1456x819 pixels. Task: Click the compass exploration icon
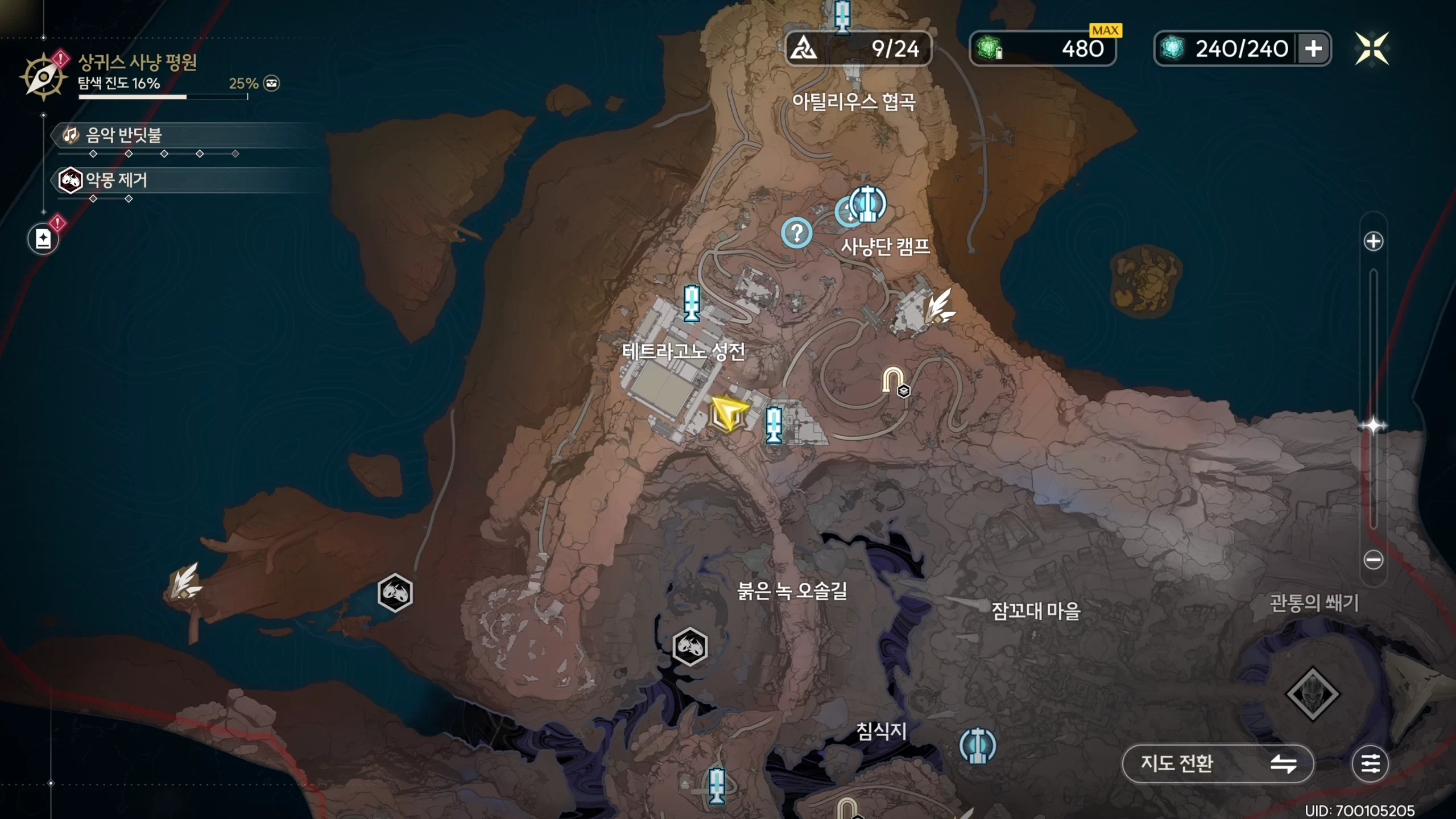[43, 77]
